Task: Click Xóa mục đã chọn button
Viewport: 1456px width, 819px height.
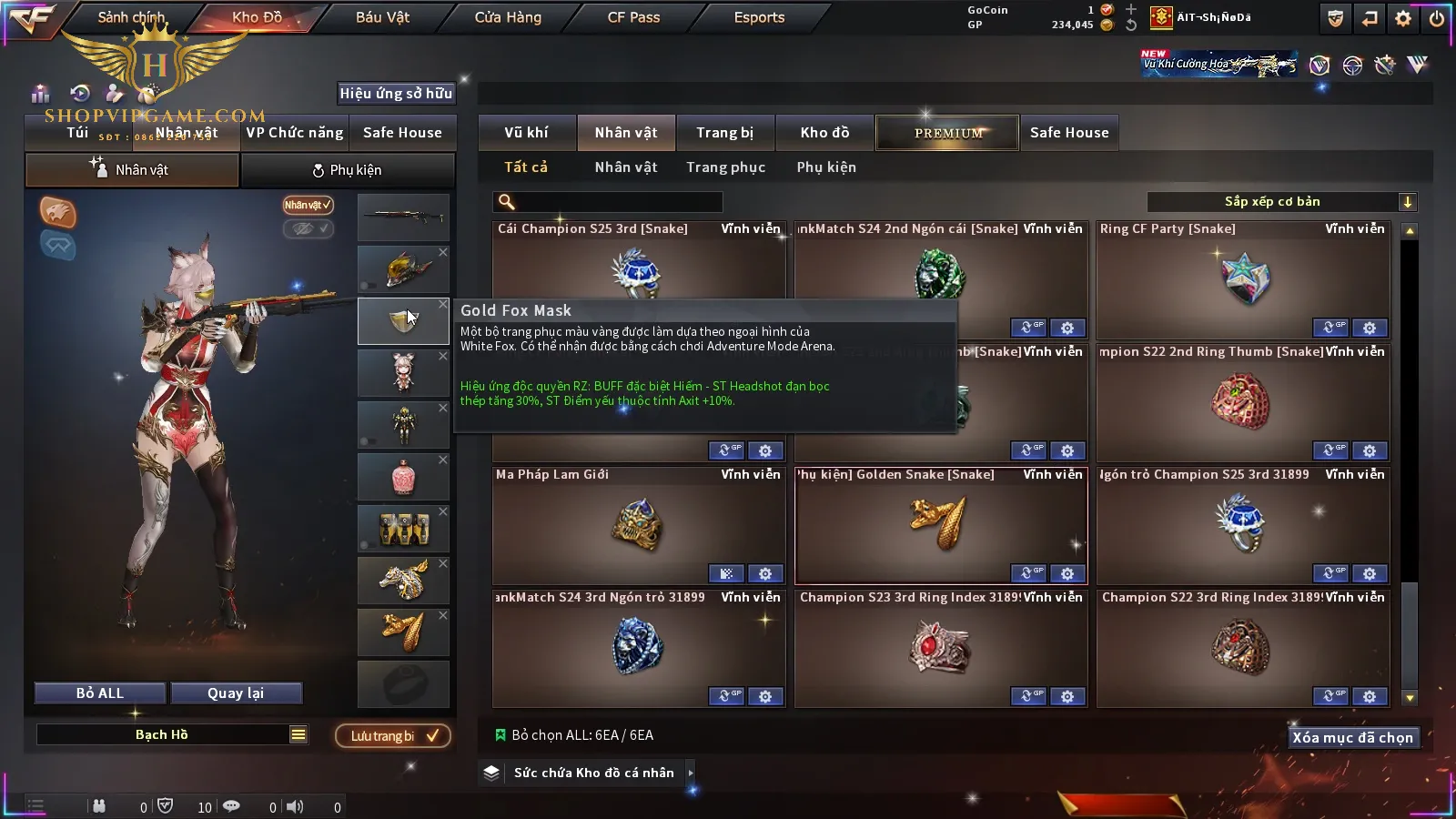Action: point(1352,737)
